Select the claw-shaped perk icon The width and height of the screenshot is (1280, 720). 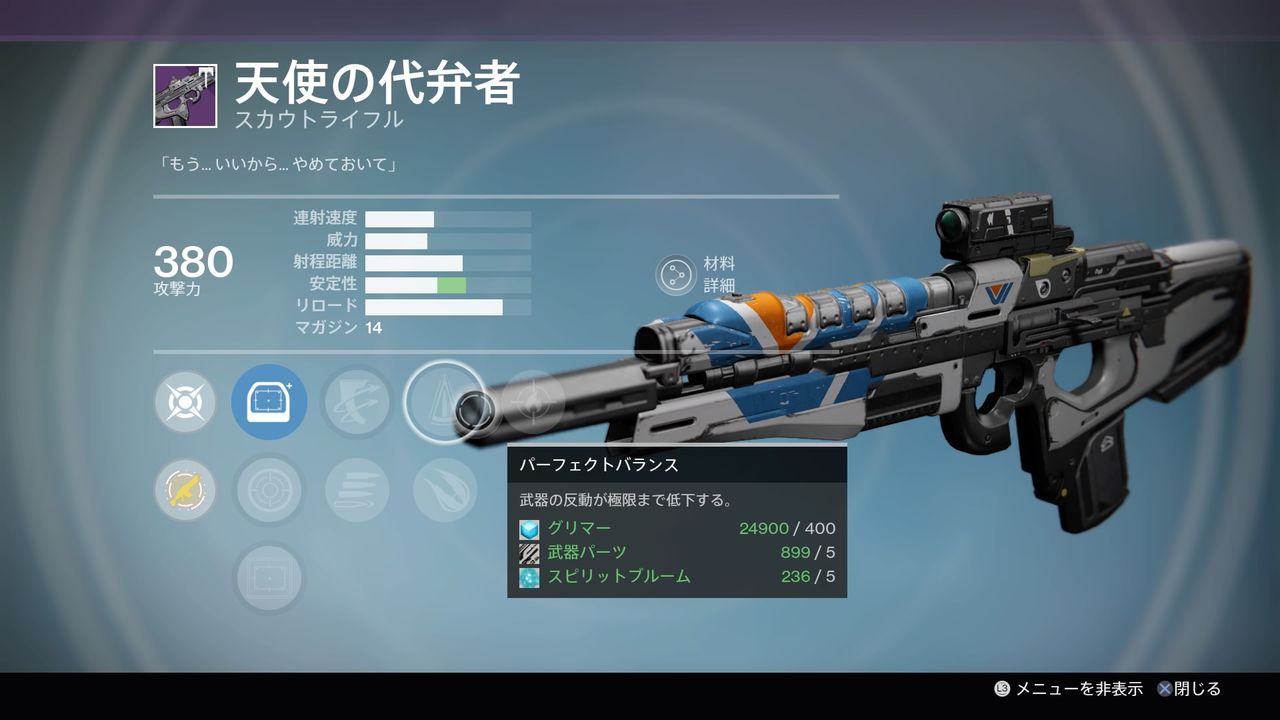point(443,490)
